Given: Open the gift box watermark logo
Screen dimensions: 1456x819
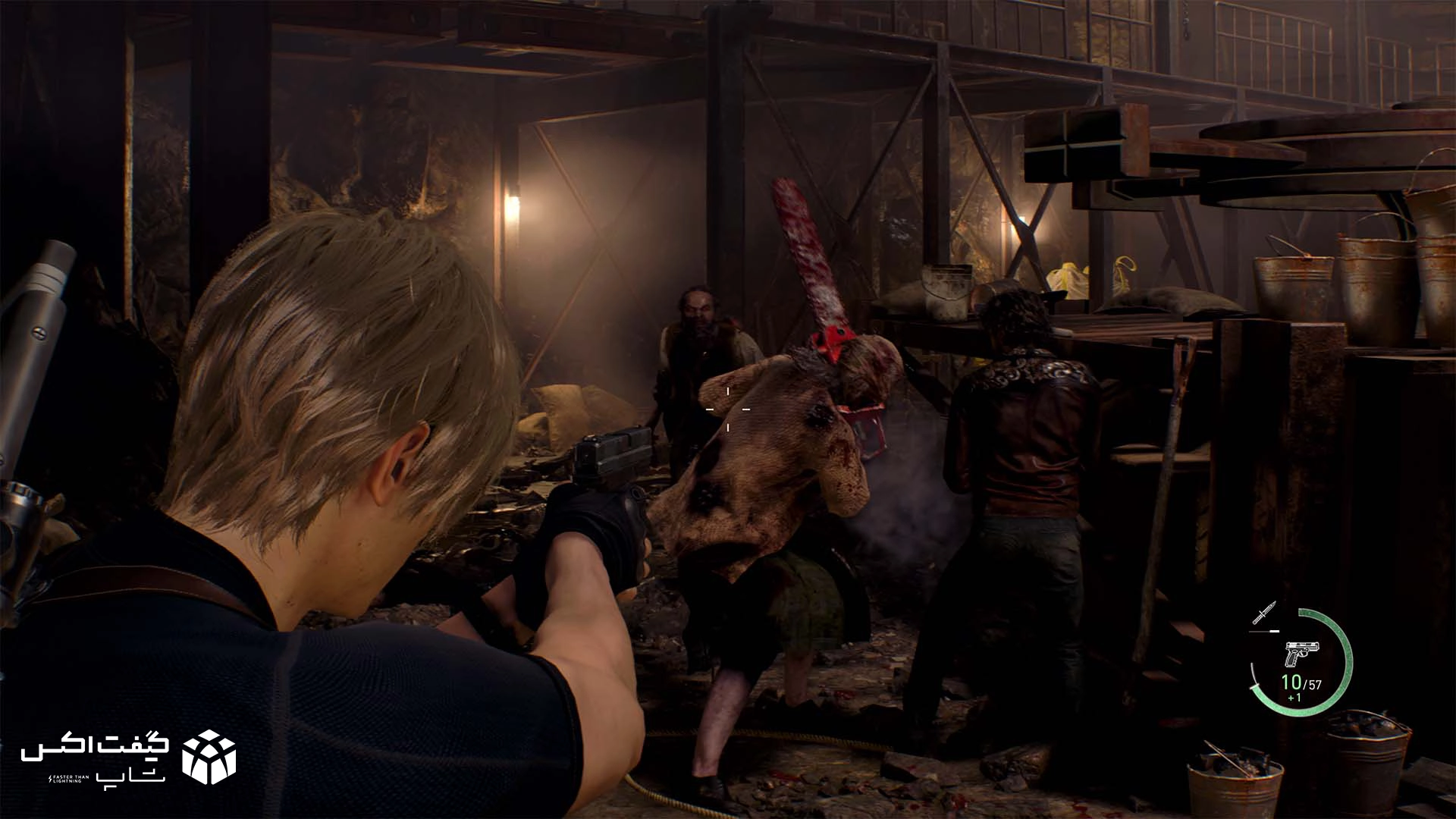Looking at the screenshot, I should [x=209, y=757].
